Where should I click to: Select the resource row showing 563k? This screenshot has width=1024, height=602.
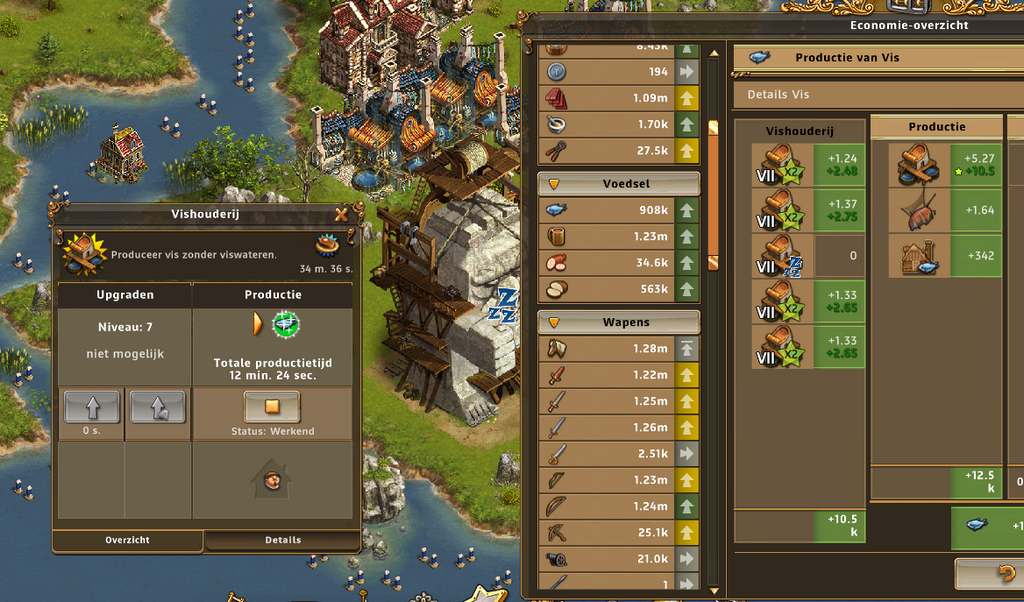point(619,288)
